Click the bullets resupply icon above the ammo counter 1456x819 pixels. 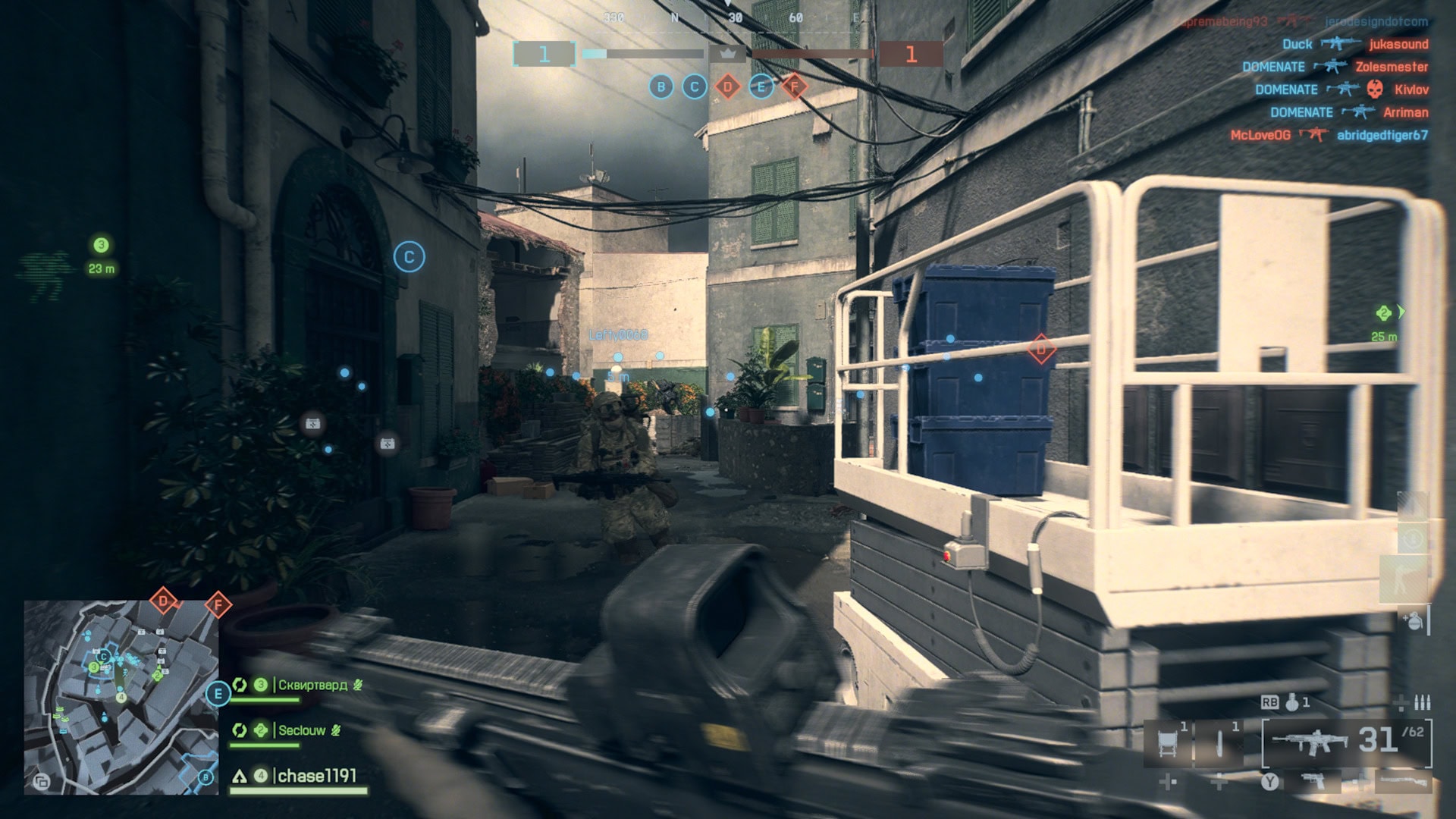point(1423,703)
